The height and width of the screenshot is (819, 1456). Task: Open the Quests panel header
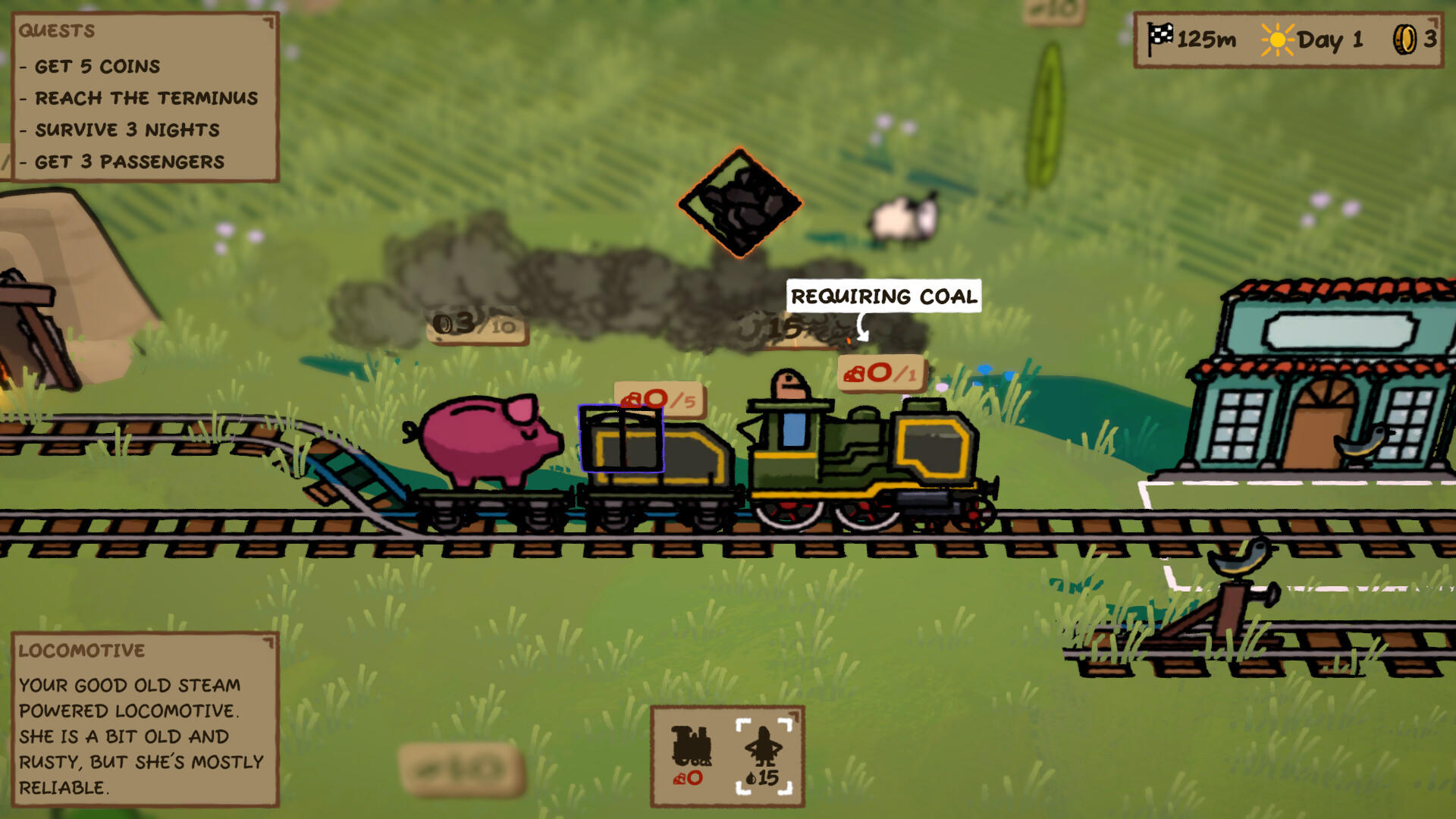[x=57, y=31]
